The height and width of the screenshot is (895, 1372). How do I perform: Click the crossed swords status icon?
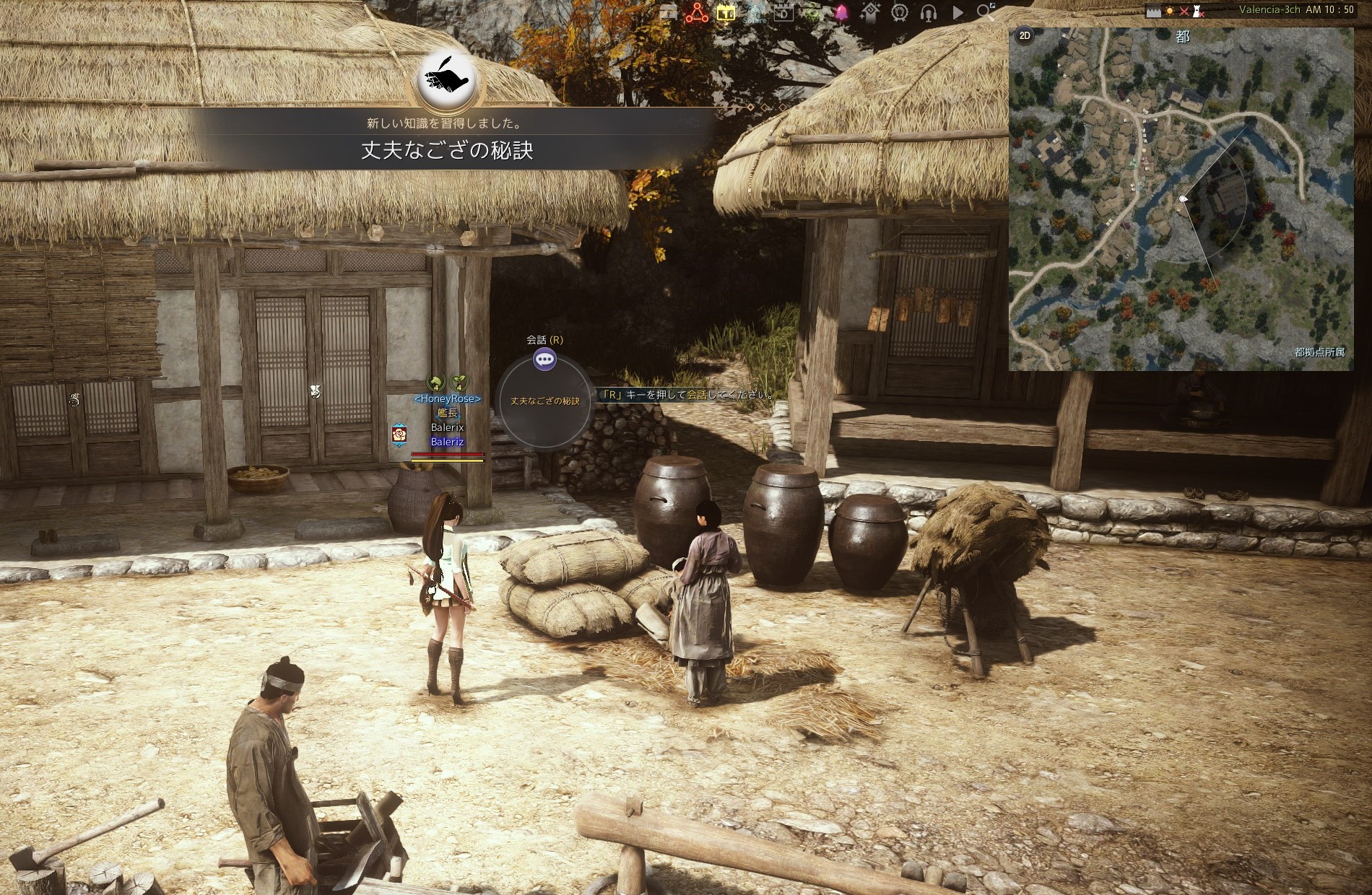(x=1184, y=11)
